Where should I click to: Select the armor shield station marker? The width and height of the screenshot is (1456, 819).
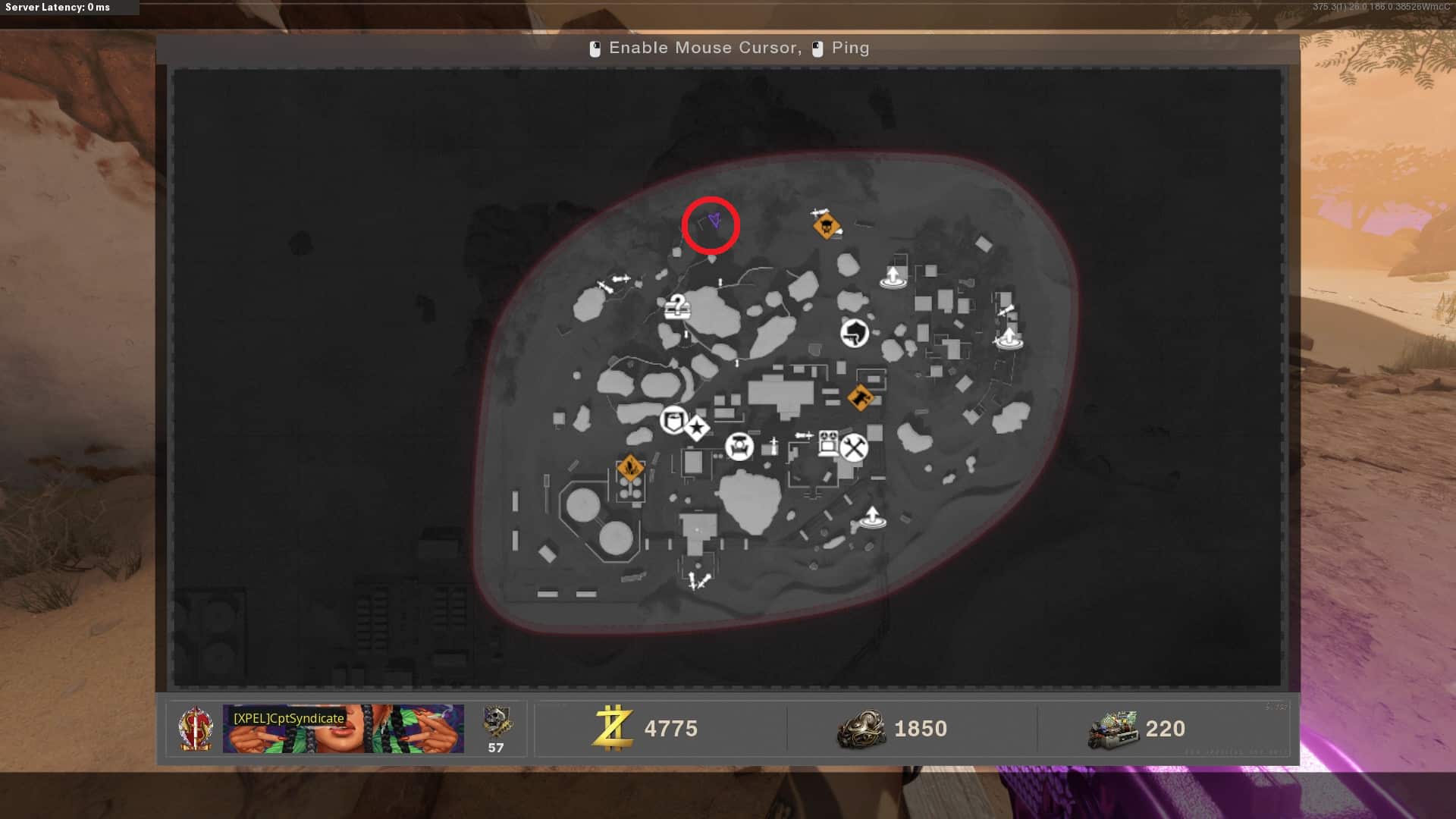pyautogui.click(x=673, y=419)
